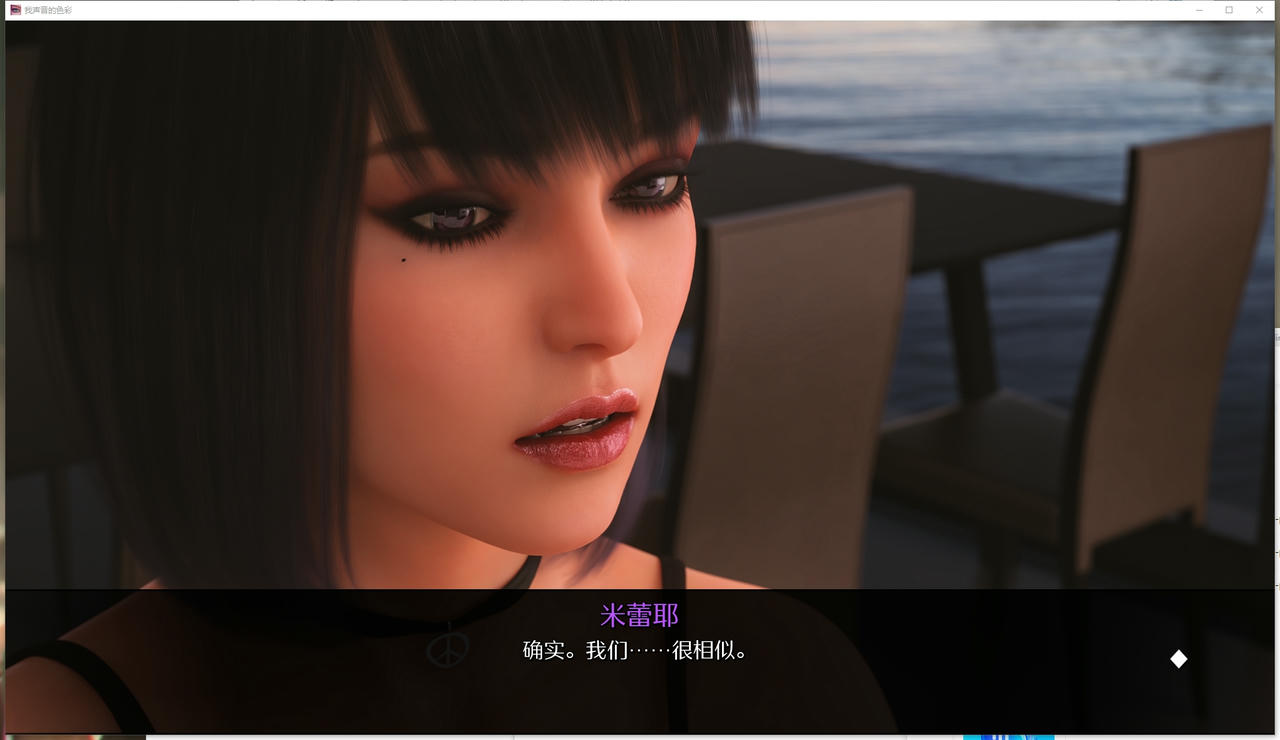
Task: Close the 我声音的色彩 window
Action: tap(1259, 9)
